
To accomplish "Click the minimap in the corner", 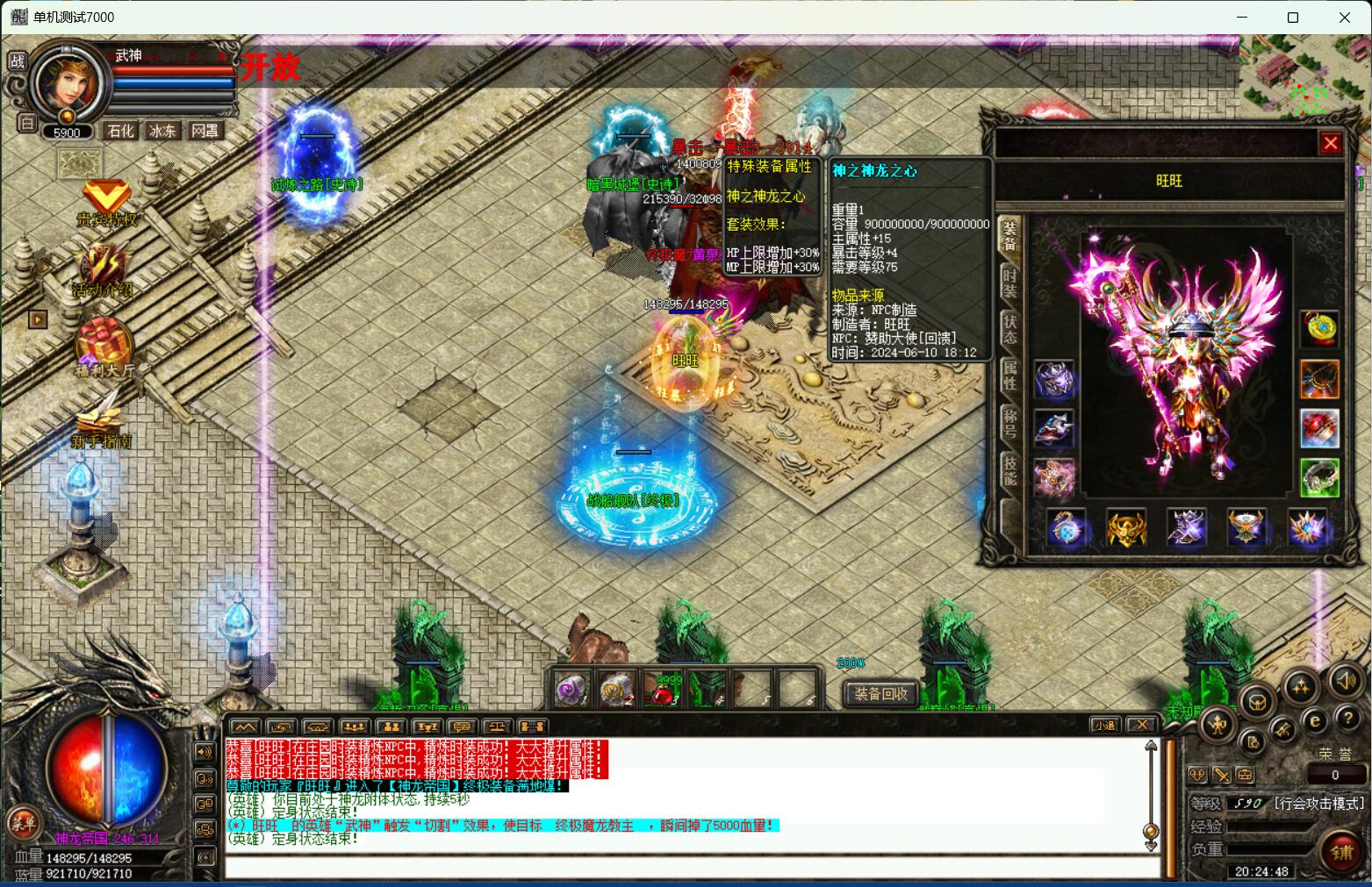I will click(x=1304, y=75).
